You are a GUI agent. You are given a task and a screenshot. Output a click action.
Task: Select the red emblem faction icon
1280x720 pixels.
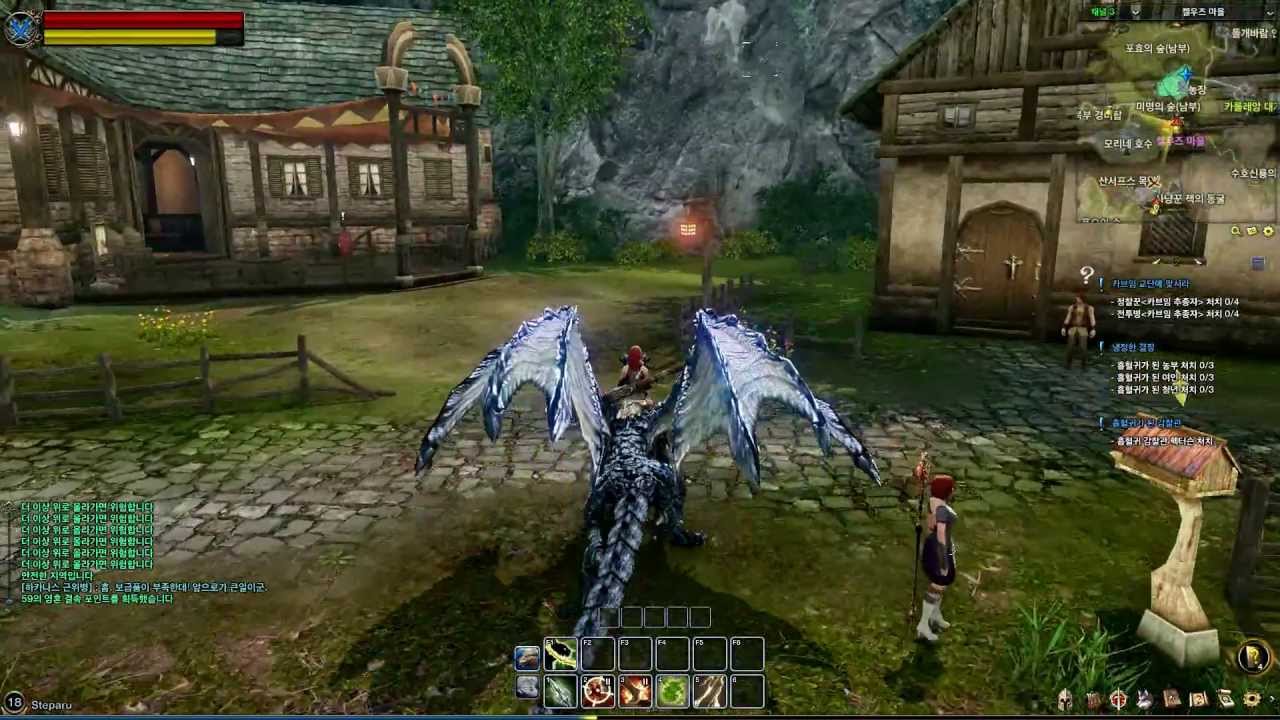coord(1119,700)
